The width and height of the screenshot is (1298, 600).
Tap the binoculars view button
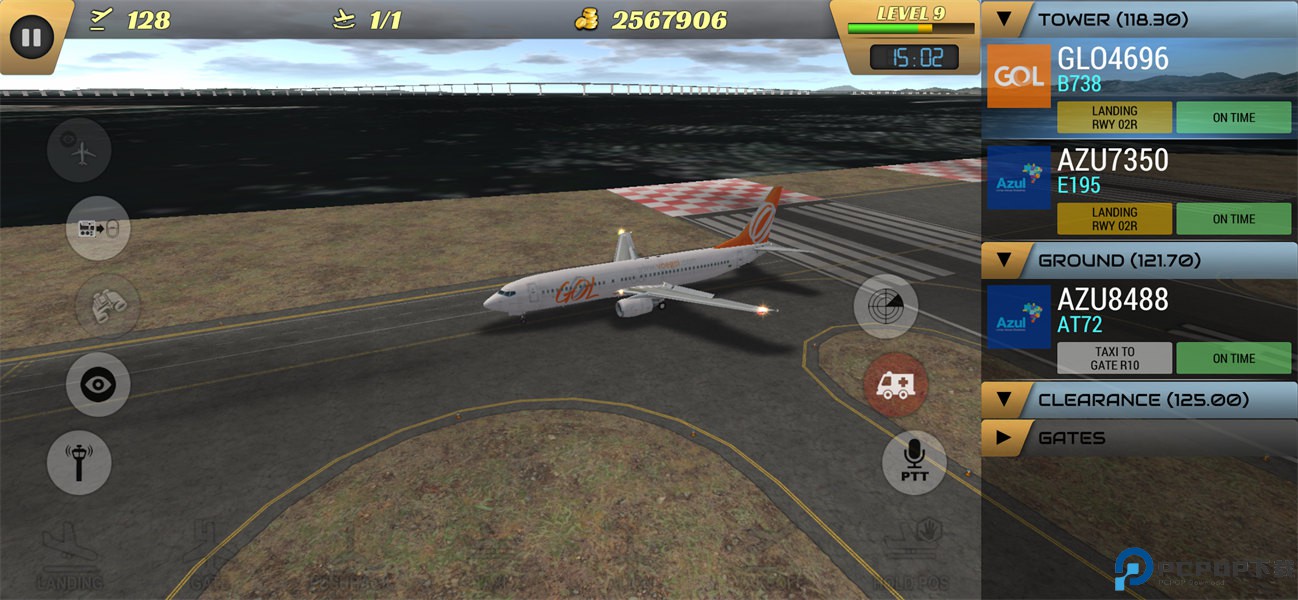click(x=107, y=305)
